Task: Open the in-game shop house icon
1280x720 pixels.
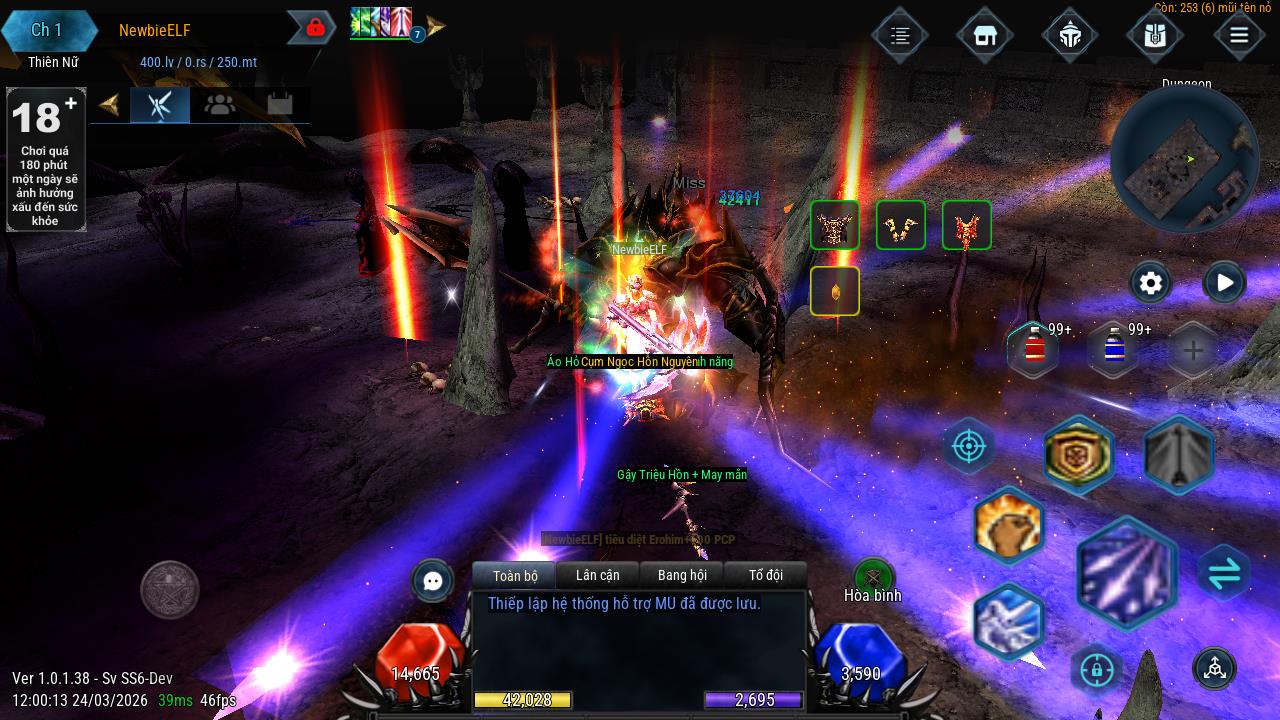Action: (x=983, y=34)
